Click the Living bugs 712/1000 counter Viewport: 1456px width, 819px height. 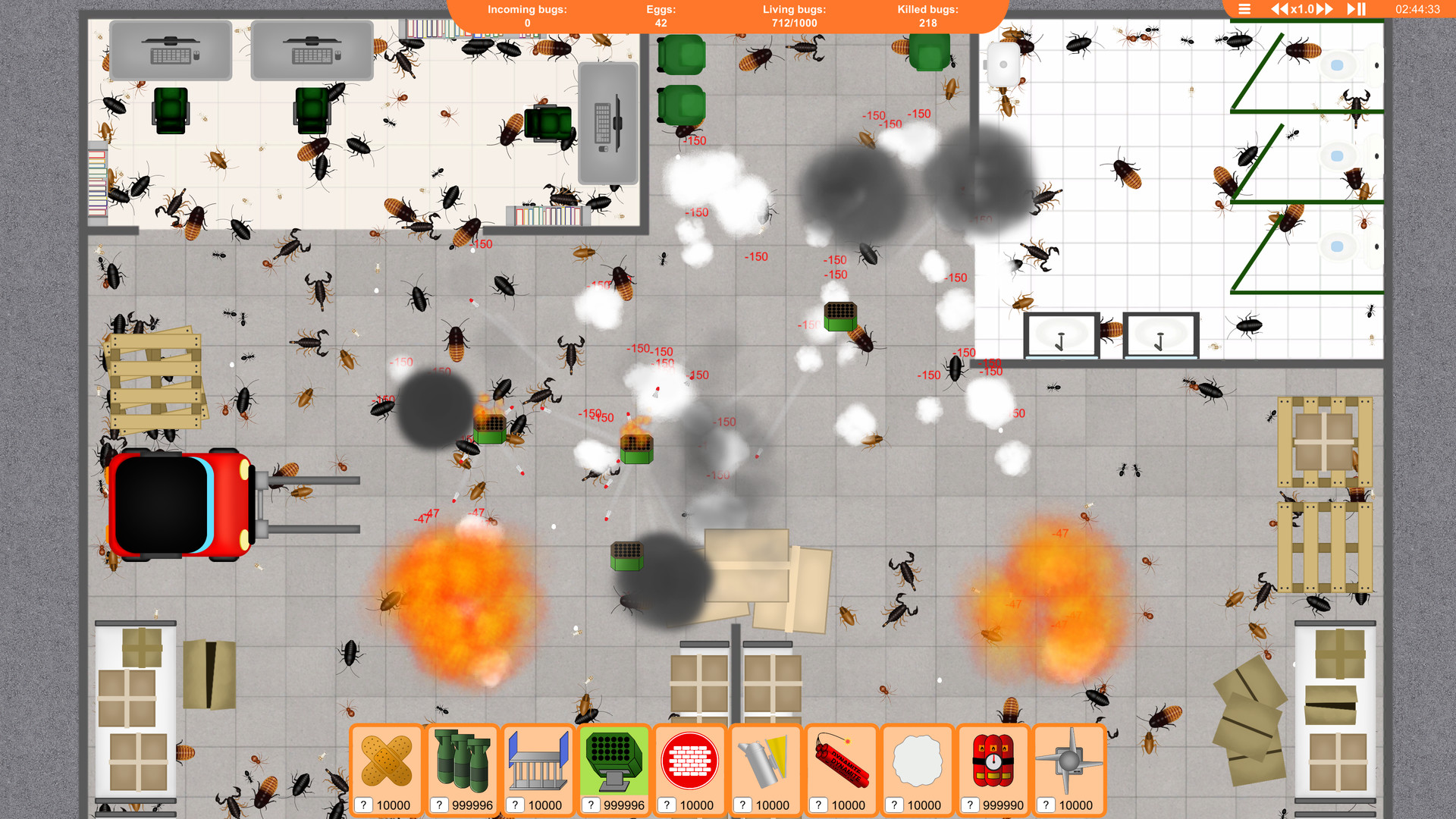tap(793, 16)
